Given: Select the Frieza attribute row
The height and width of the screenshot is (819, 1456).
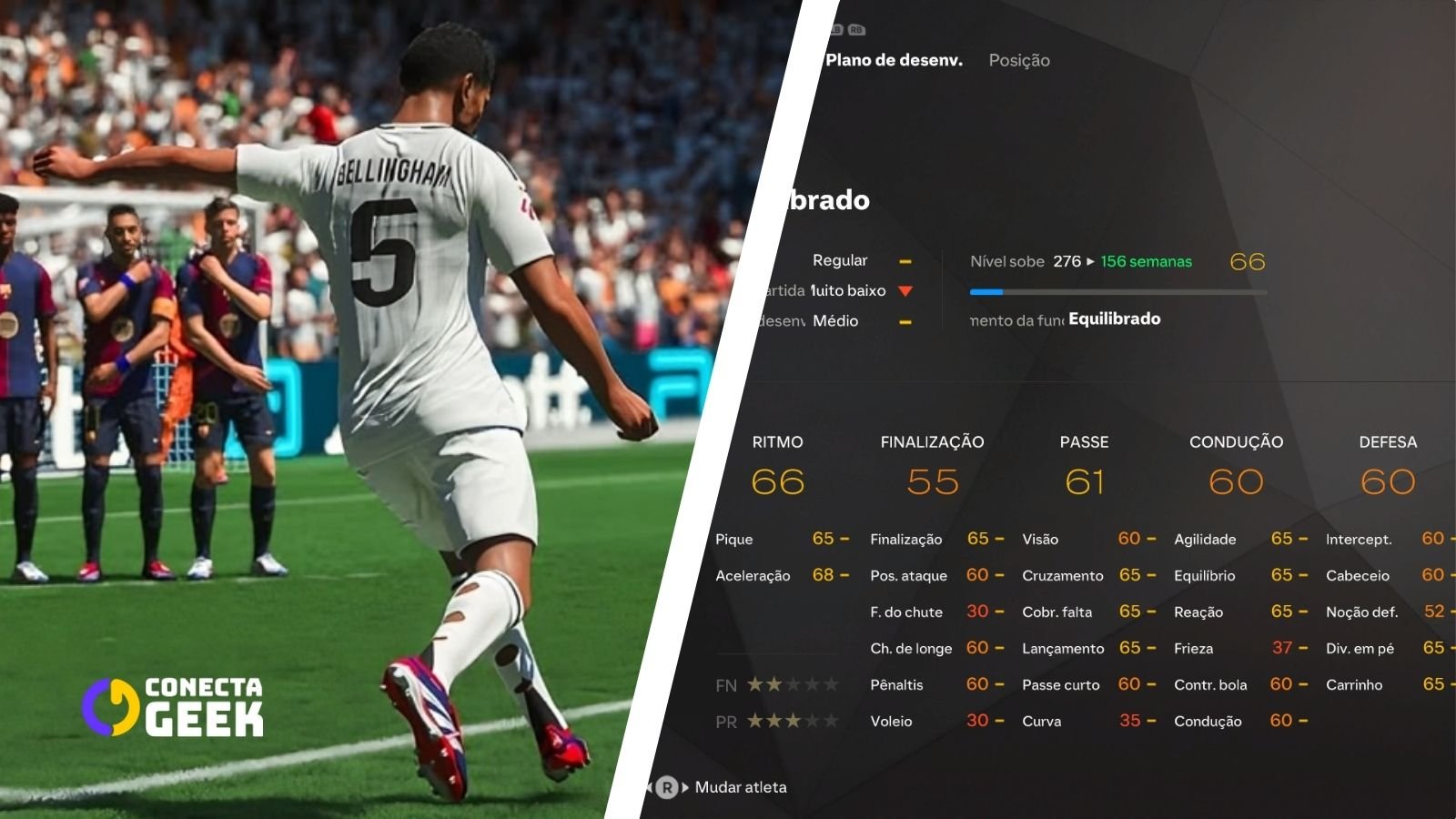Looking at the screenshot, I should (x=1239, y=648).
